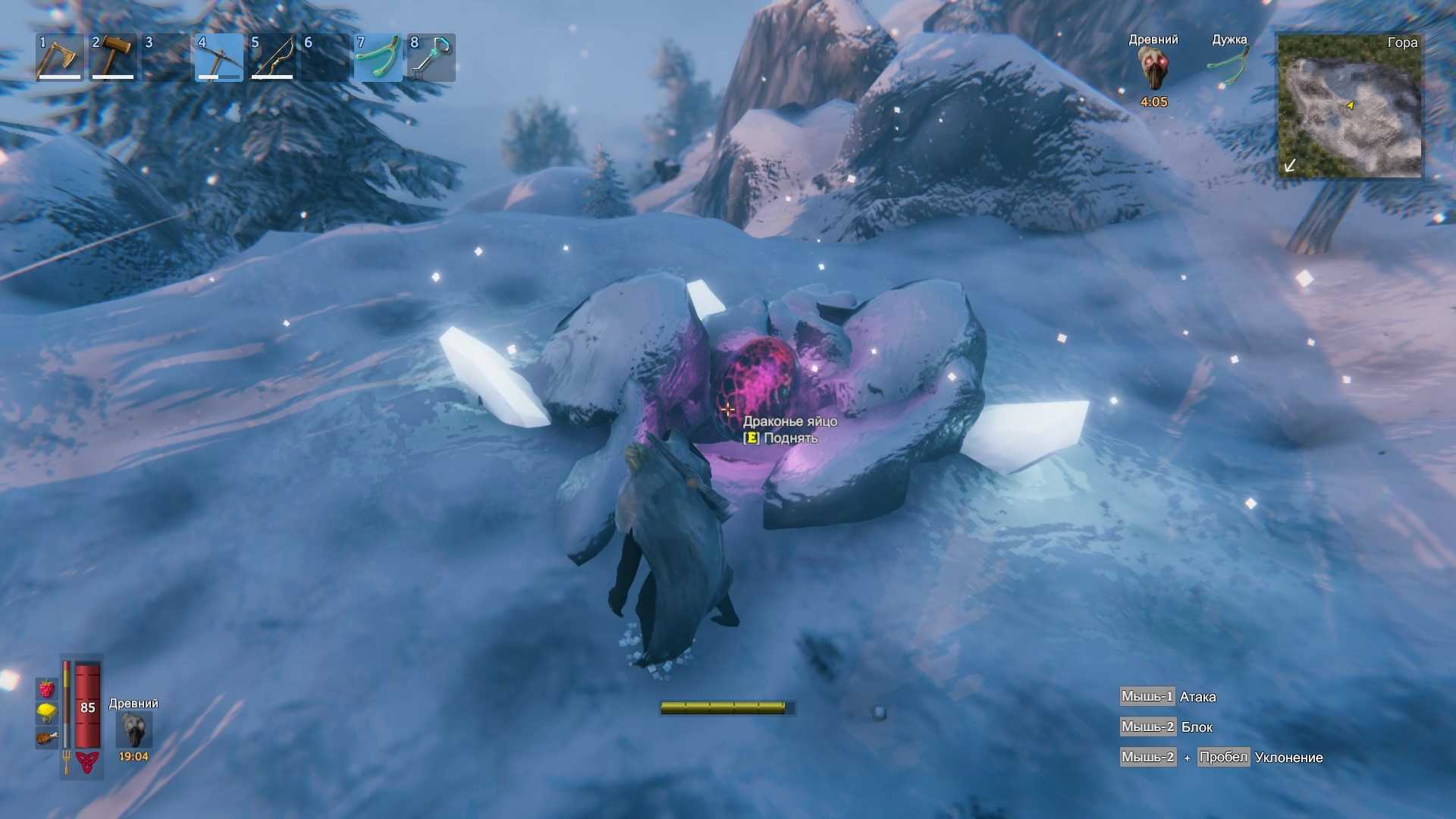Viewport: 1456px width, 819px height.
Task: Open the Гора minimap
Action: (1350, 105)
